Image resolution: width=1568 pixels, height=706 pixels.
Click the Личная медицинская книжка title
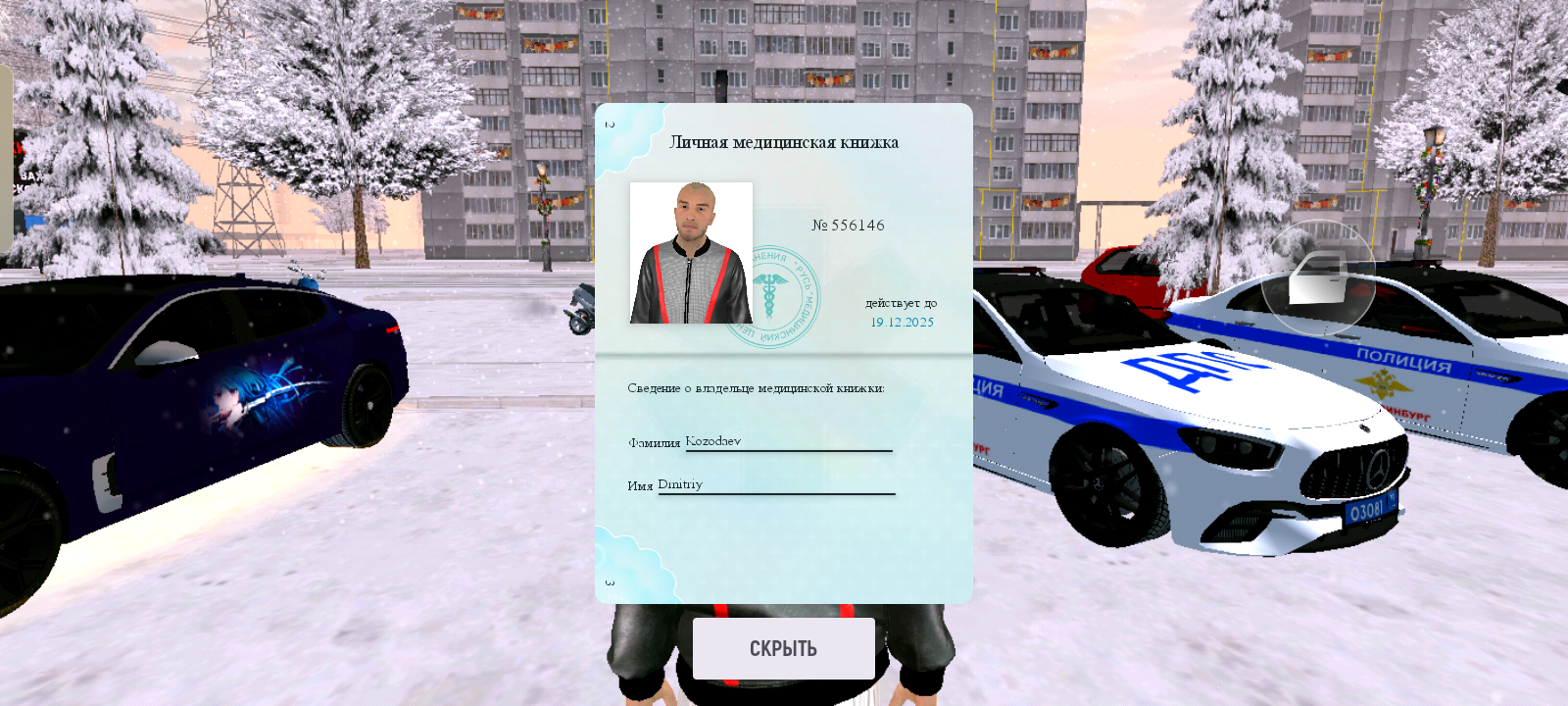point(785,141)
